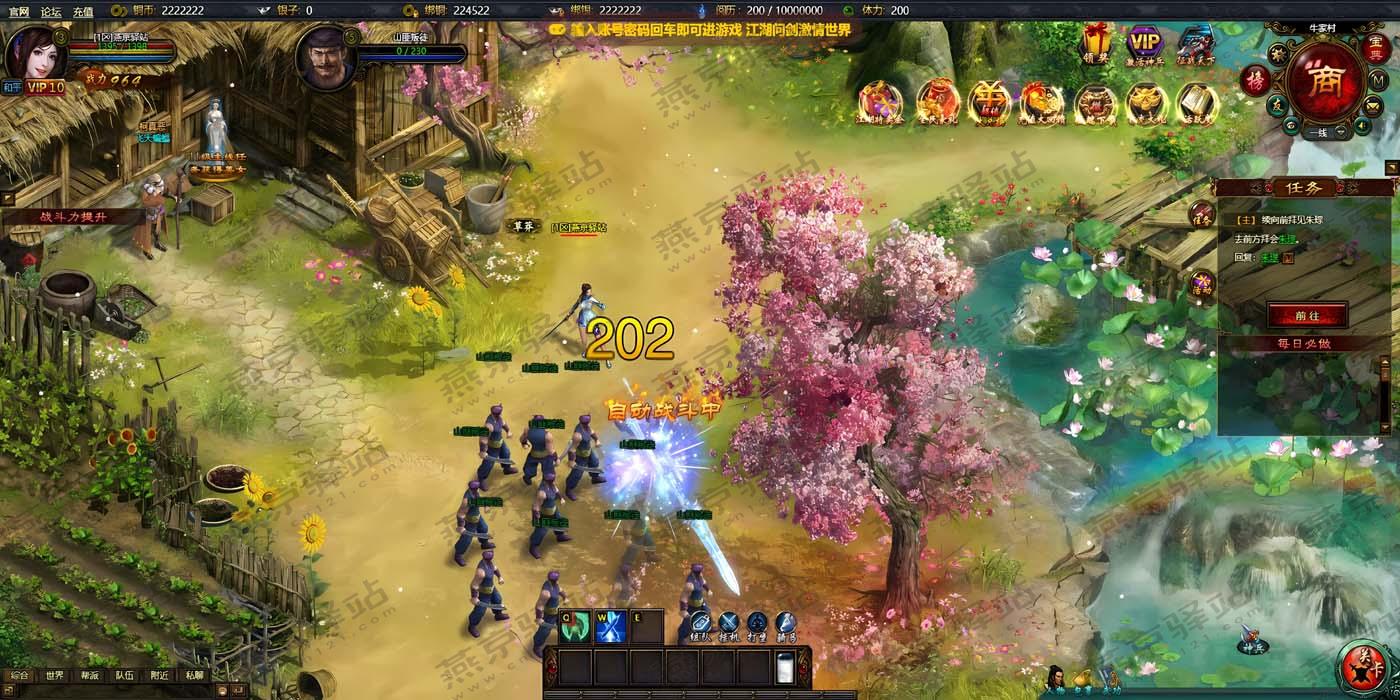Open the purple VIP 激活神兵 icon
This screenshot has height=700, width=1400.
point(1146,44)
